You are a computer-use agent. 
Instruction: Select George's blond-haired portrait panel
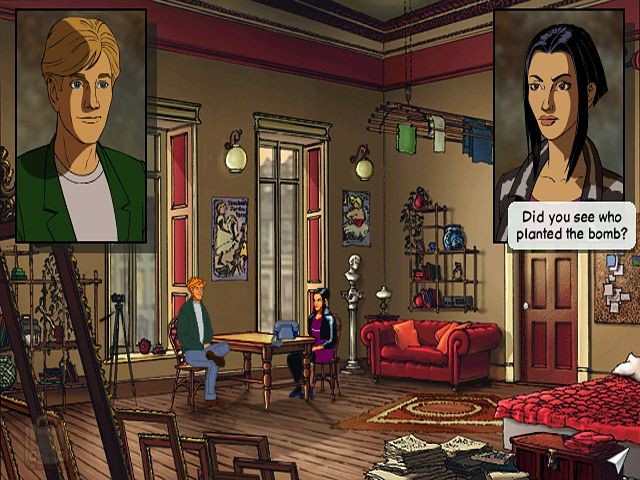point(81,125)
